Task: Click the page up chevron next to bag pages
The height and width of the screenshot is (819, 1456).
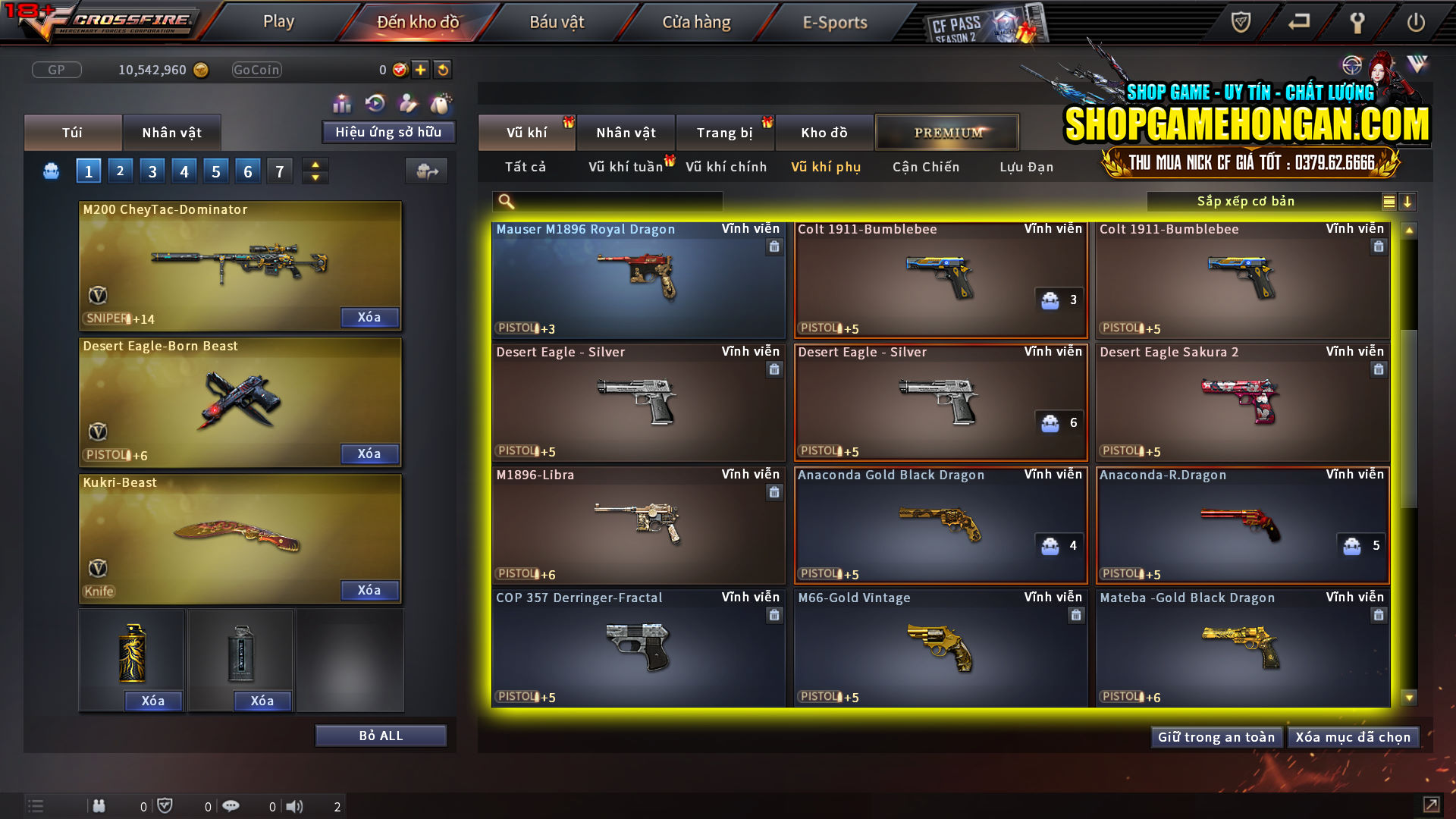Action: [x=315, y=164]
